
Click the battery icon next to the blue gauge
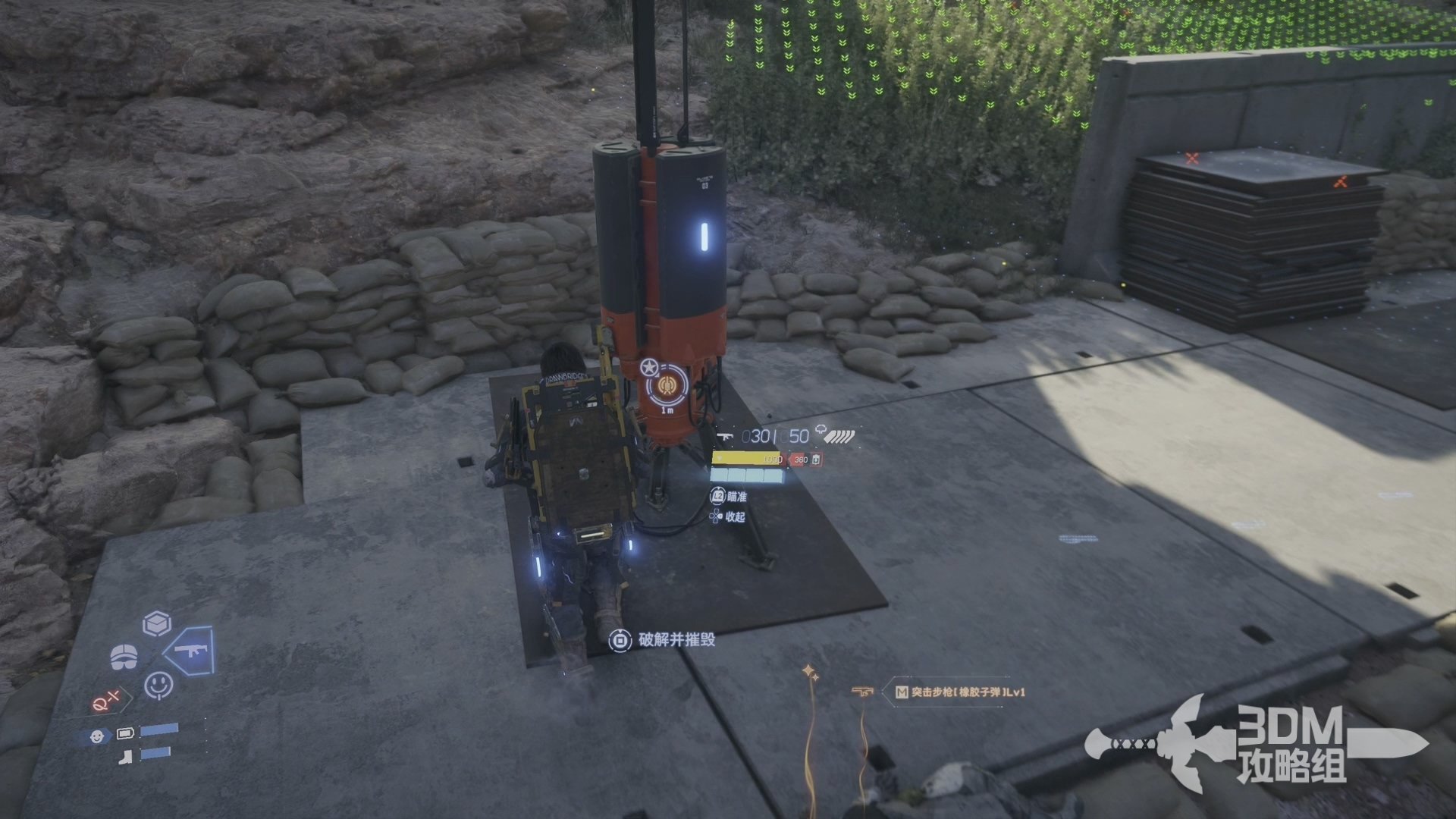pos(126,733)
